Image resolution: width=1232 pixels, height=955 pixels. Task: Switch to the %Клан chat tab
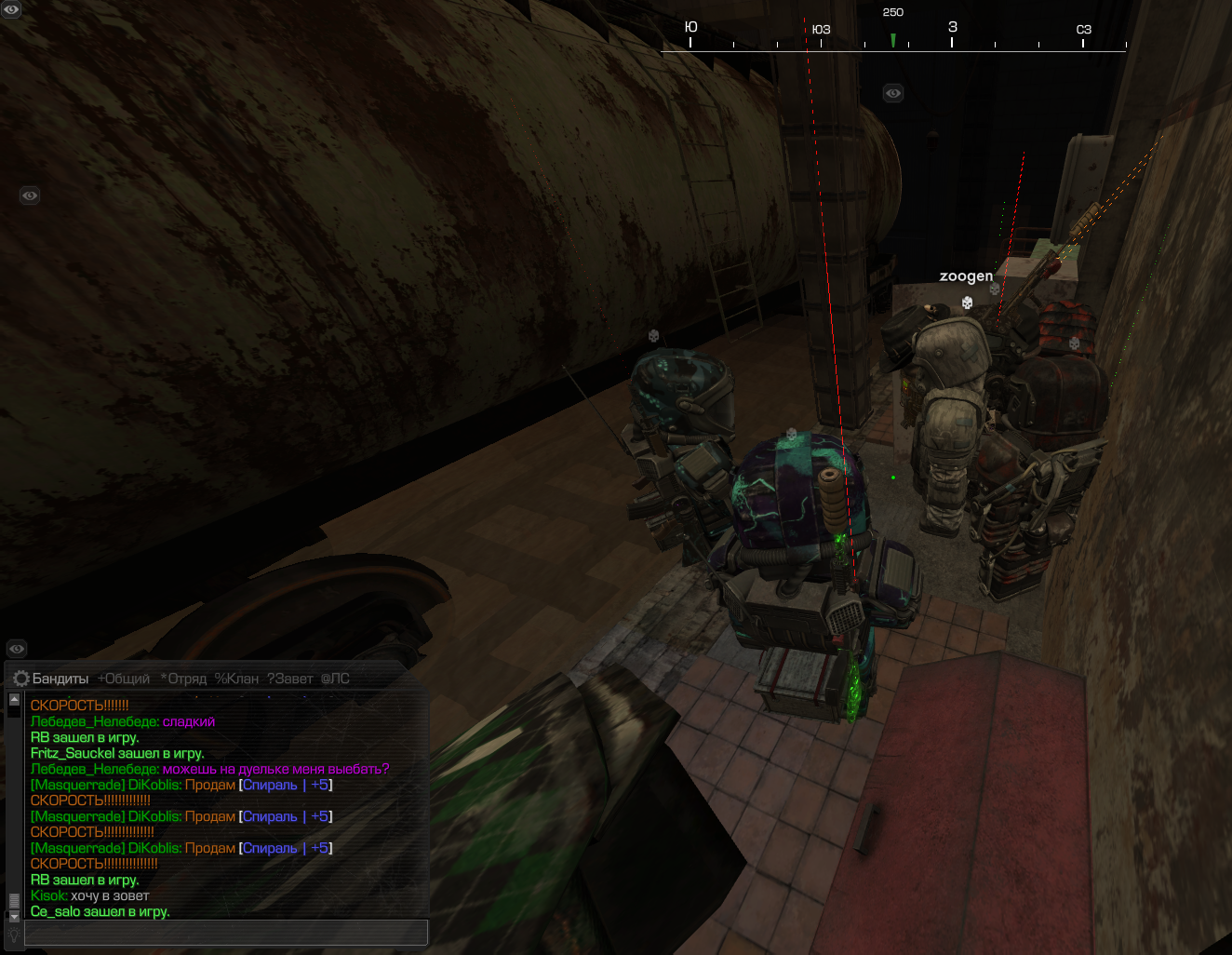[236, 679]
